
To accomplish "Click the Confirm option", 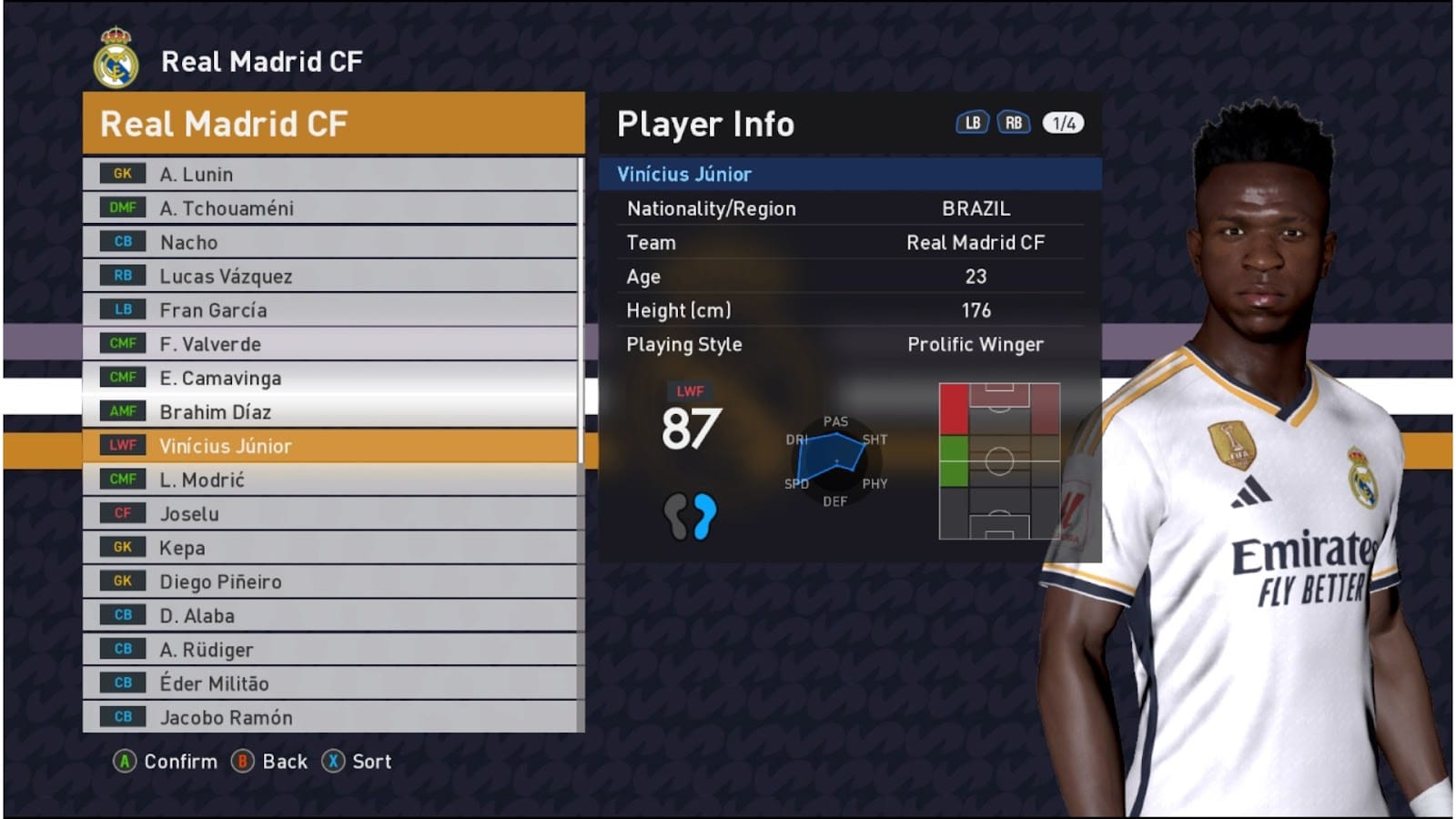I will [167, 762].
